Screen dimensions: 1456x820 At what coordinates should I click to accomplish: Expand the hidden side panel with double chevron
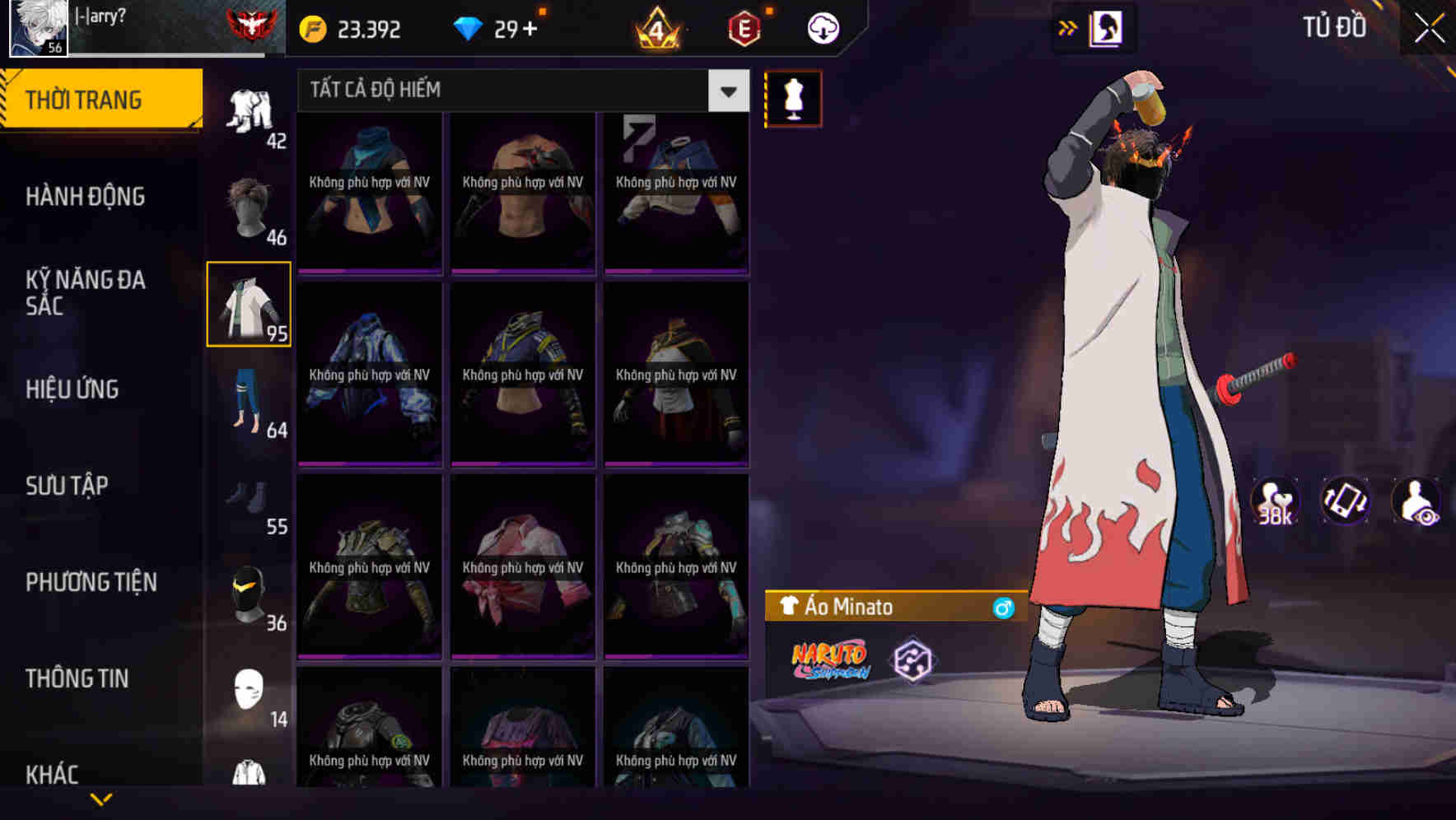(x=1067, y=27)
